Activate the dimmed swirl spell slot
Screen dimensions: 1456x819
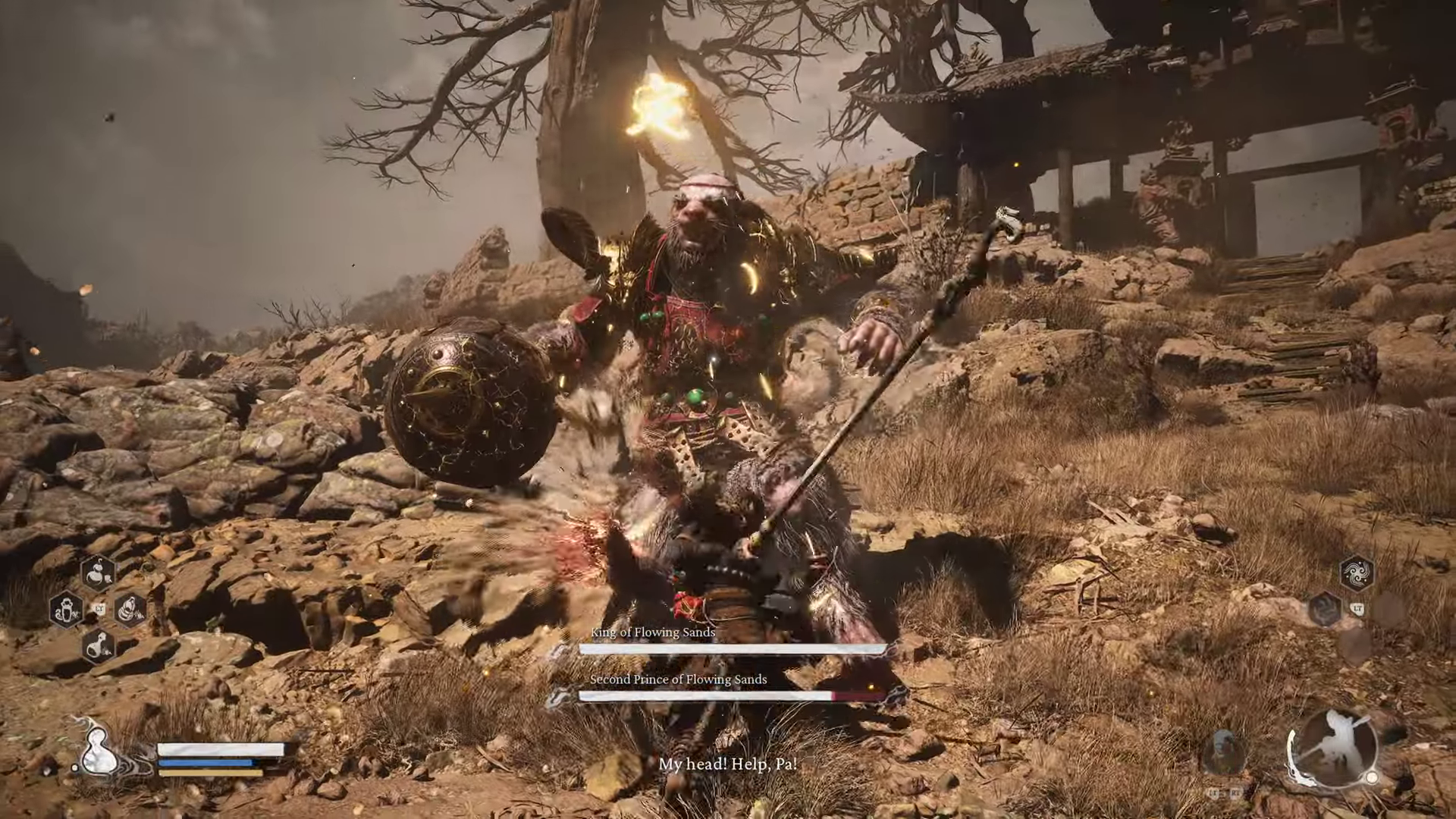pos(1324,609)
